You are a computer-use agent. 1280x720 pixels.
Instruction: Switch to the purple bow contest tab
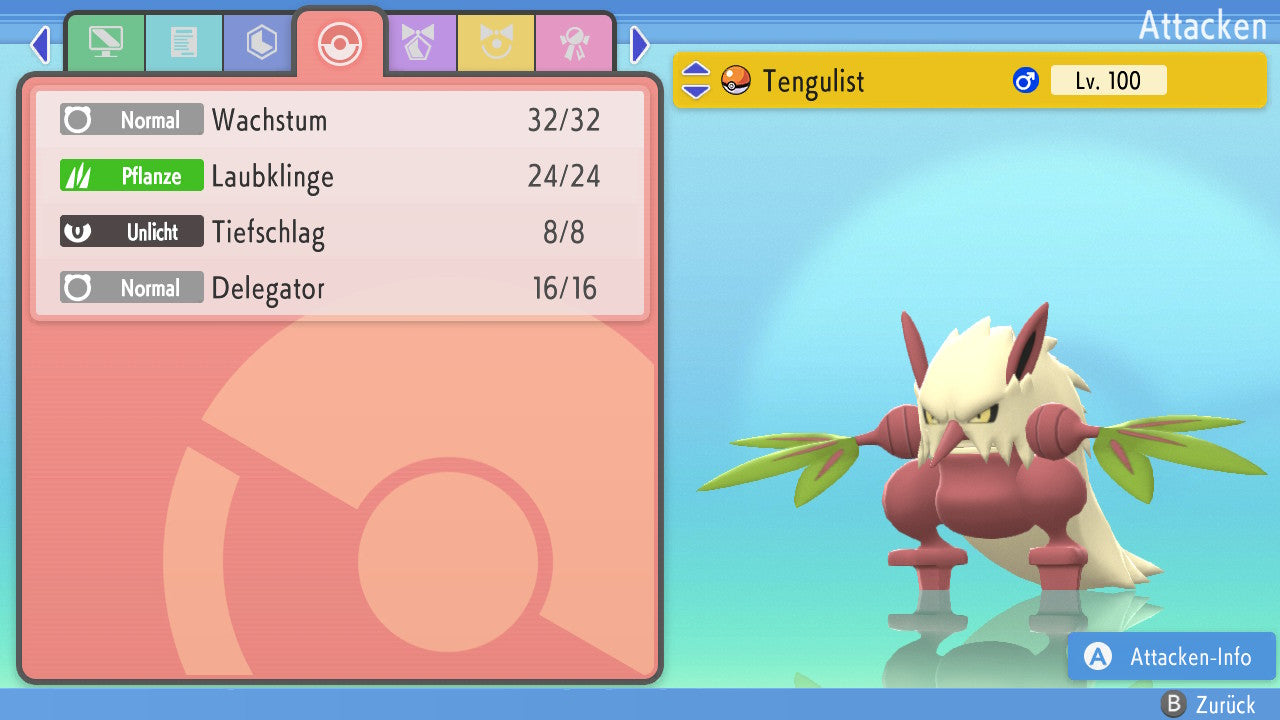tap(418, 43)
